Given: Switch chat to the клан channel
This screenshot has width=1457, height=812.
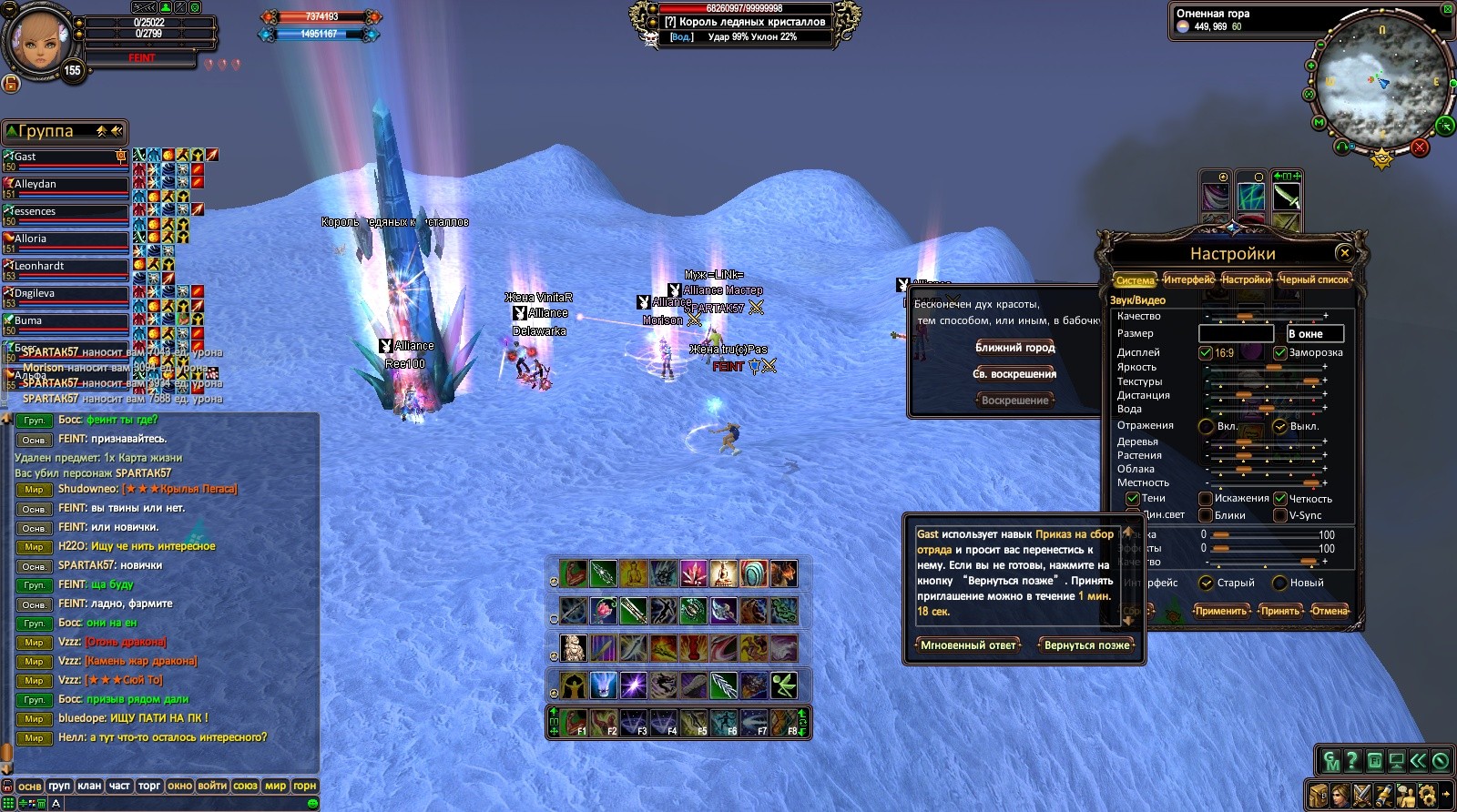Looking at the screenshot, I should coord(89,786).
